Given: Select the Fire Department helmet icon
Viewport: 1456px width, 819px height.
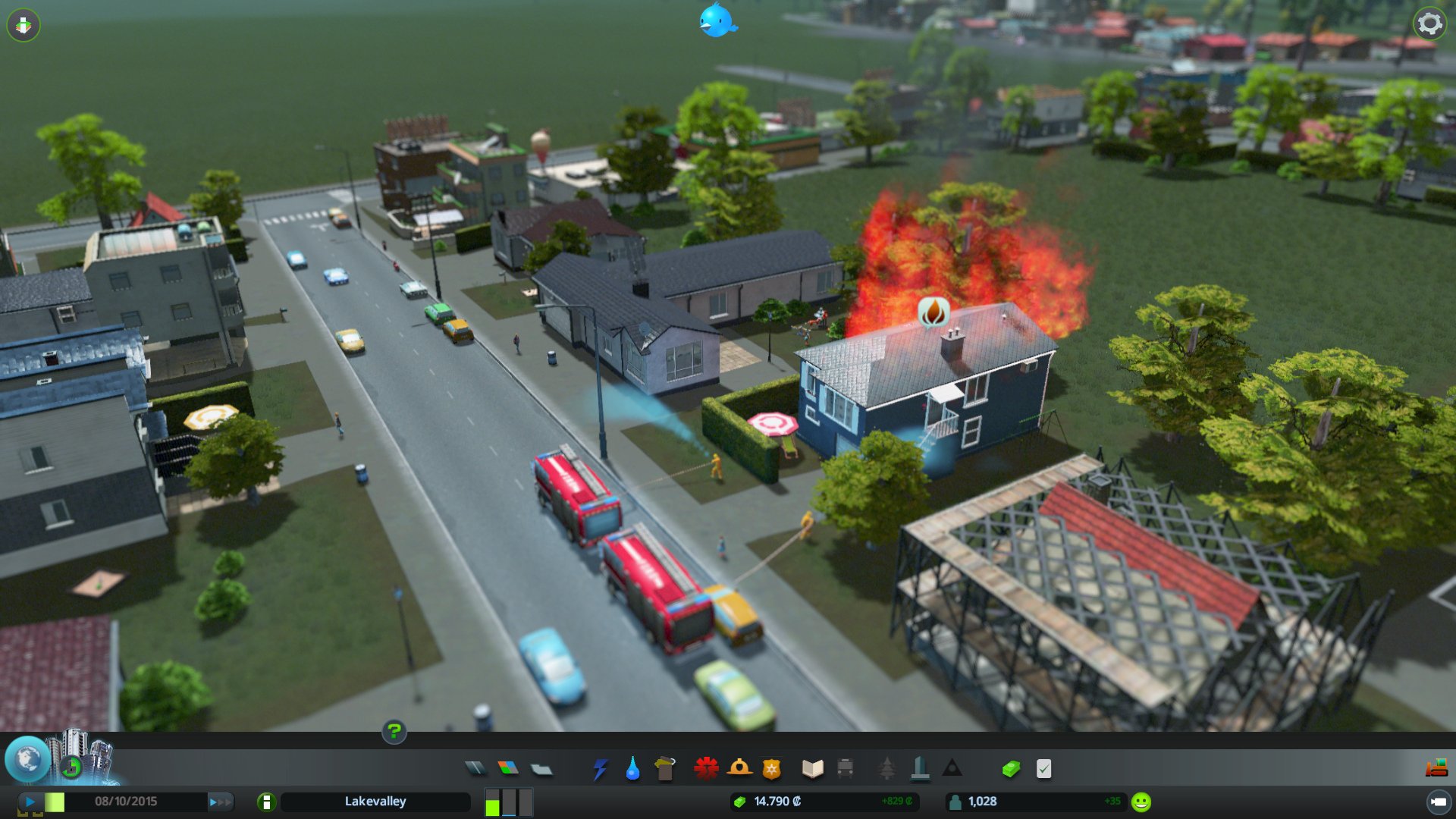Looking at the screenshot, I should pyautogui.click(x=739, y=768).
